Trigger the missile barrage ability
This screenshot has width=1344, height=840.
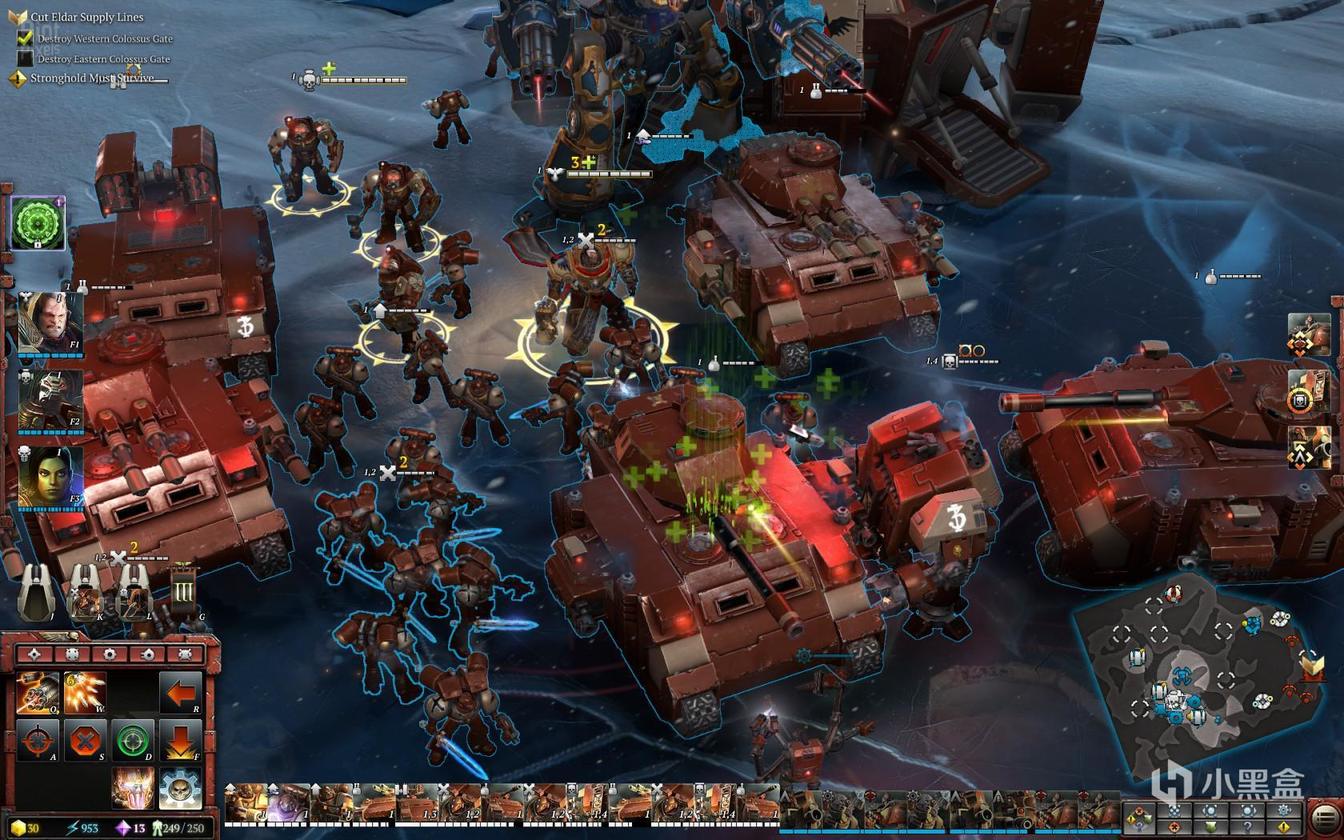pyautogui.click(x=85, y=692)
